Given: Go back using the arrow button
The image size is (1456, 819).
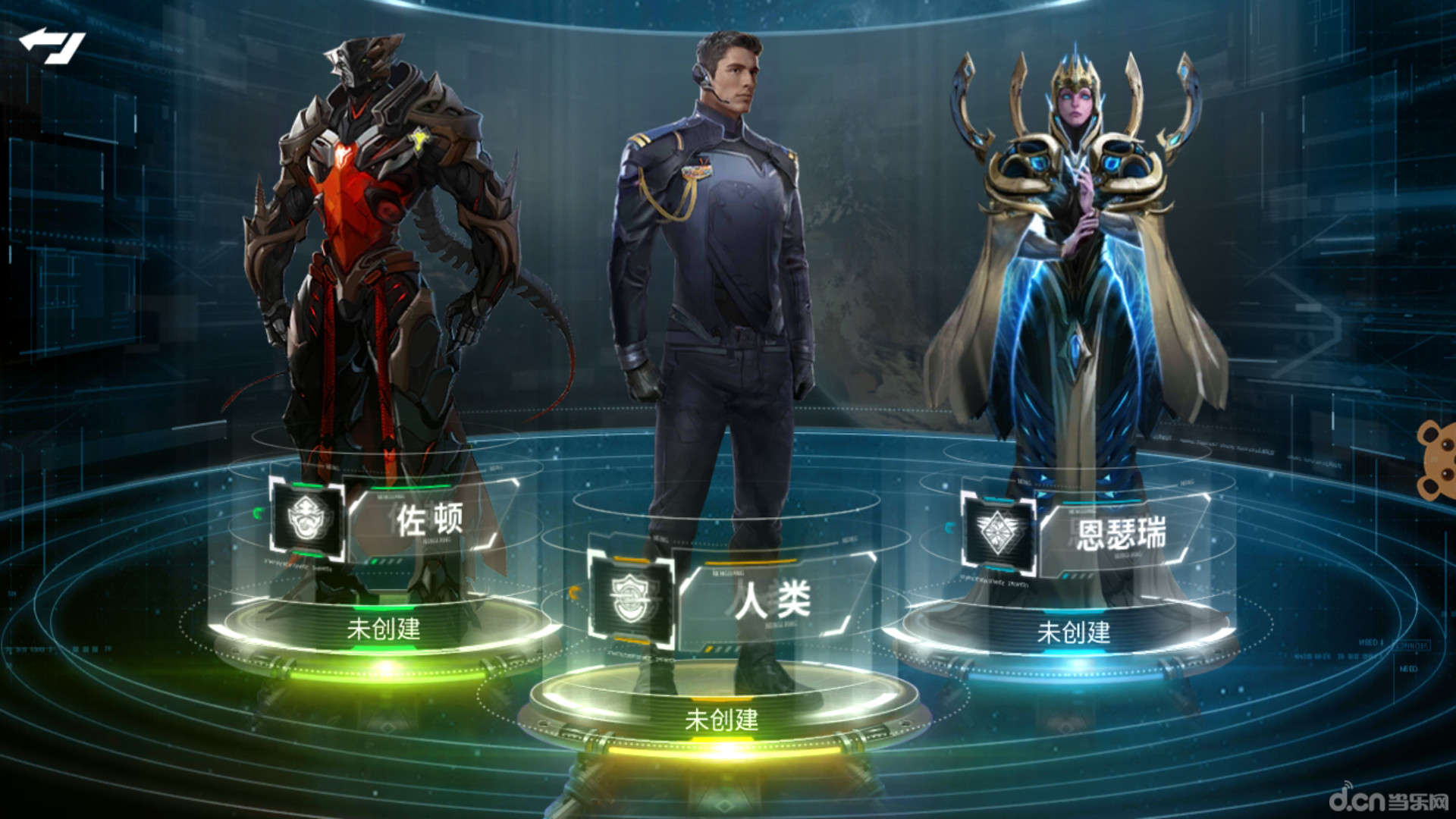Looking at the screenshot, I should [x=52, y=45].
